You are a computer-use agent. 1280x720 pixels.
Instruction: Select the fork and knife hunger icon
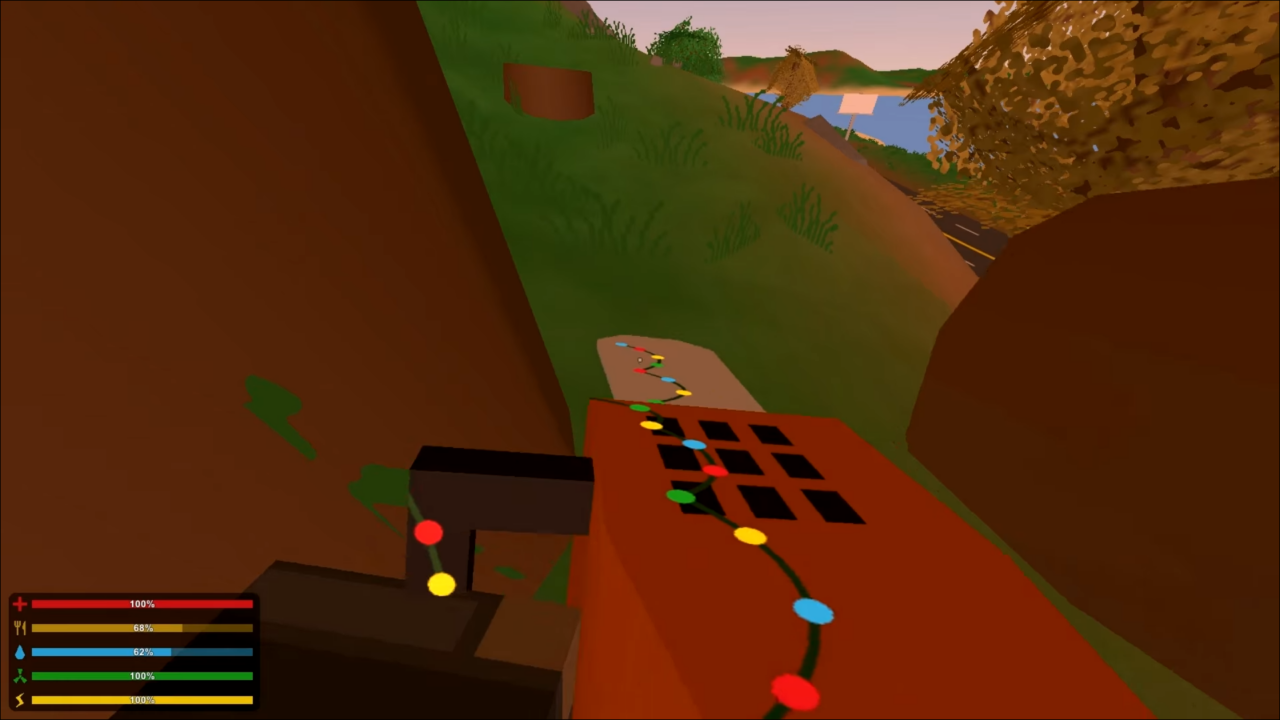(x=19, y=627)
